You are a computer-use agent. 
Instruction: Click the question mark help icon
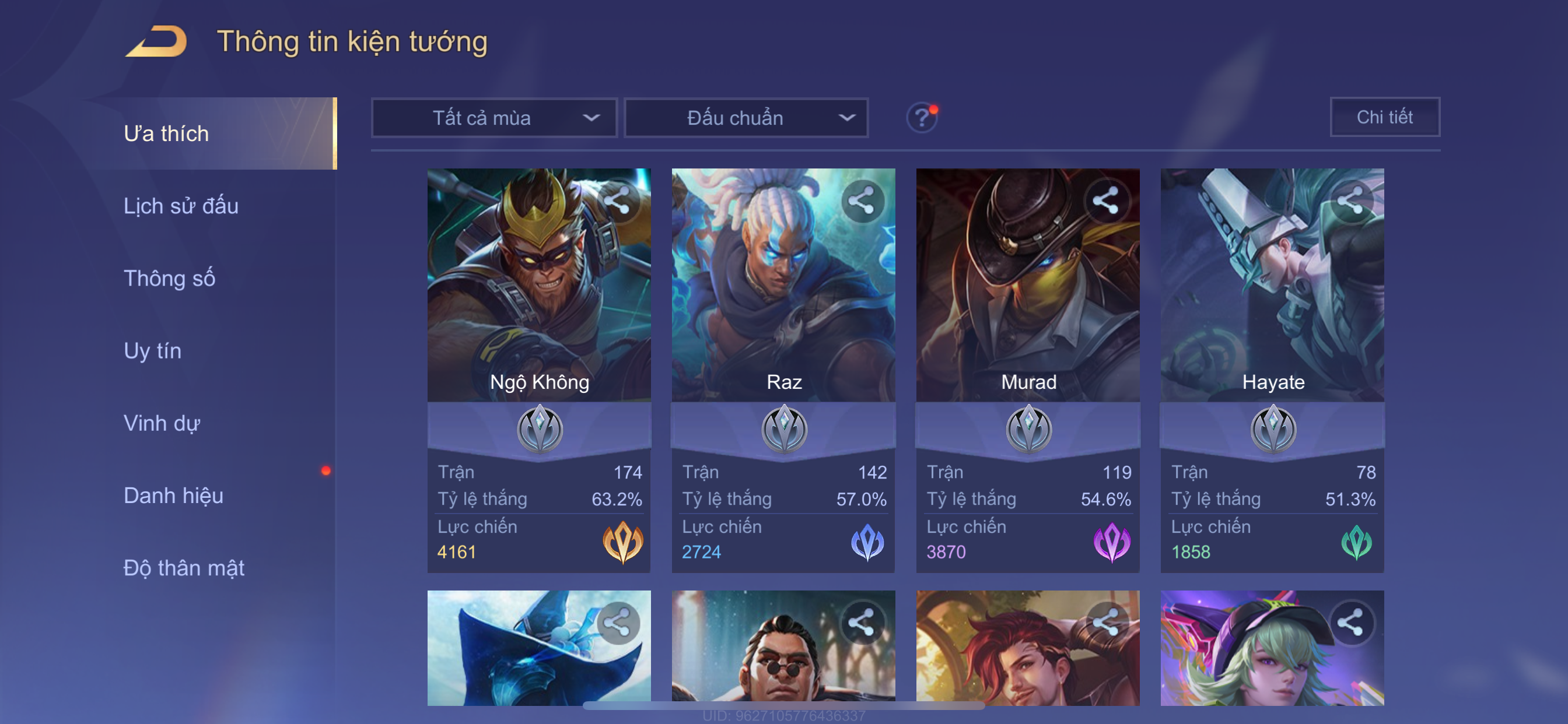pos(922,117)
